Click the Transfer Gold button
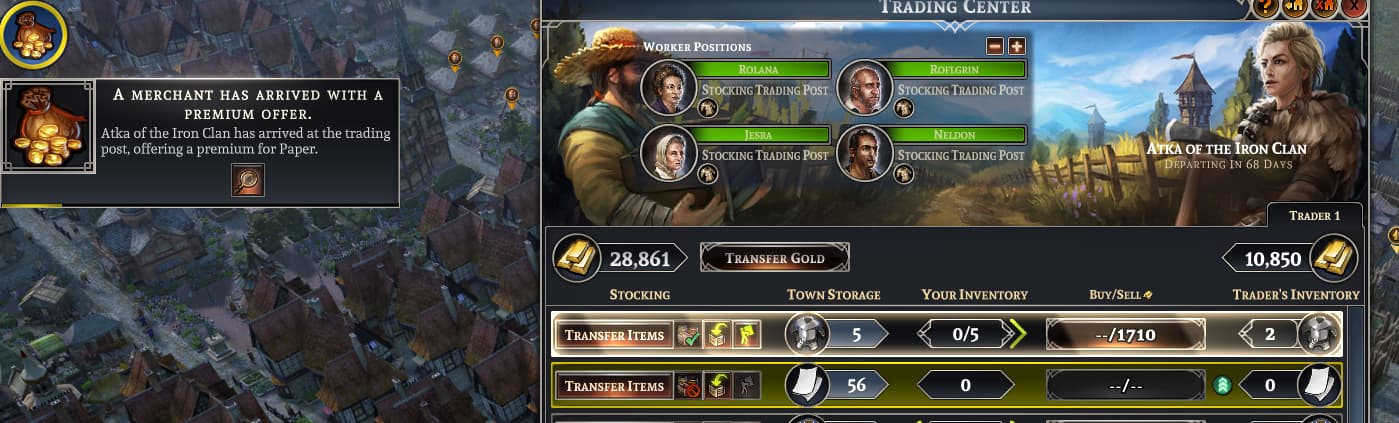This screenshot has width=1399, height=423. [775, 258]
